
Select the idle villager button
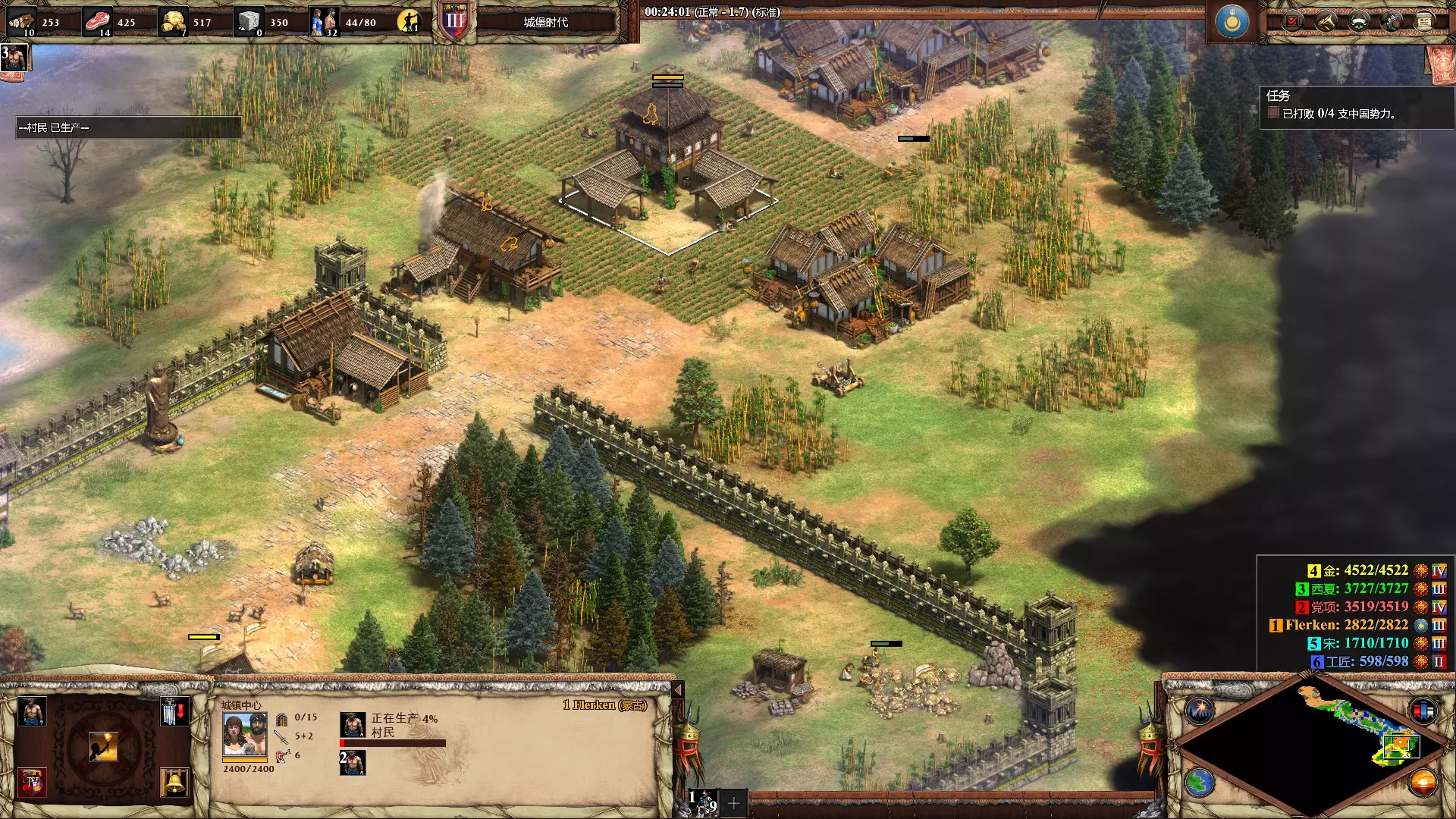409,21
